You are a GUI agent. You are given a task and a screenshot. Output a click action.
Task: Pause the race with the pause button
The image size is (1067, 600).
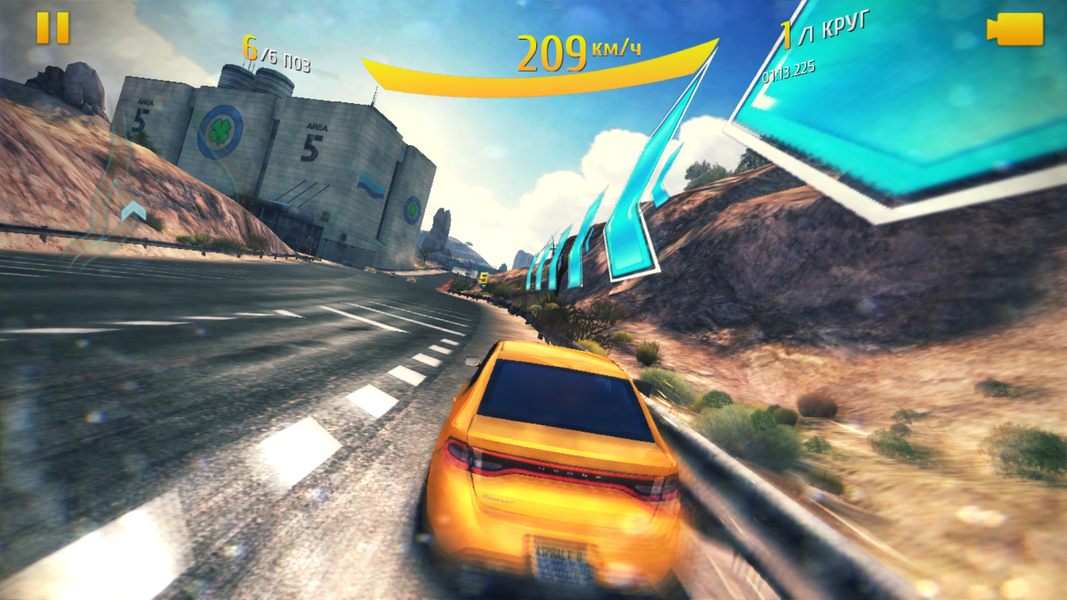coord(53,28)
